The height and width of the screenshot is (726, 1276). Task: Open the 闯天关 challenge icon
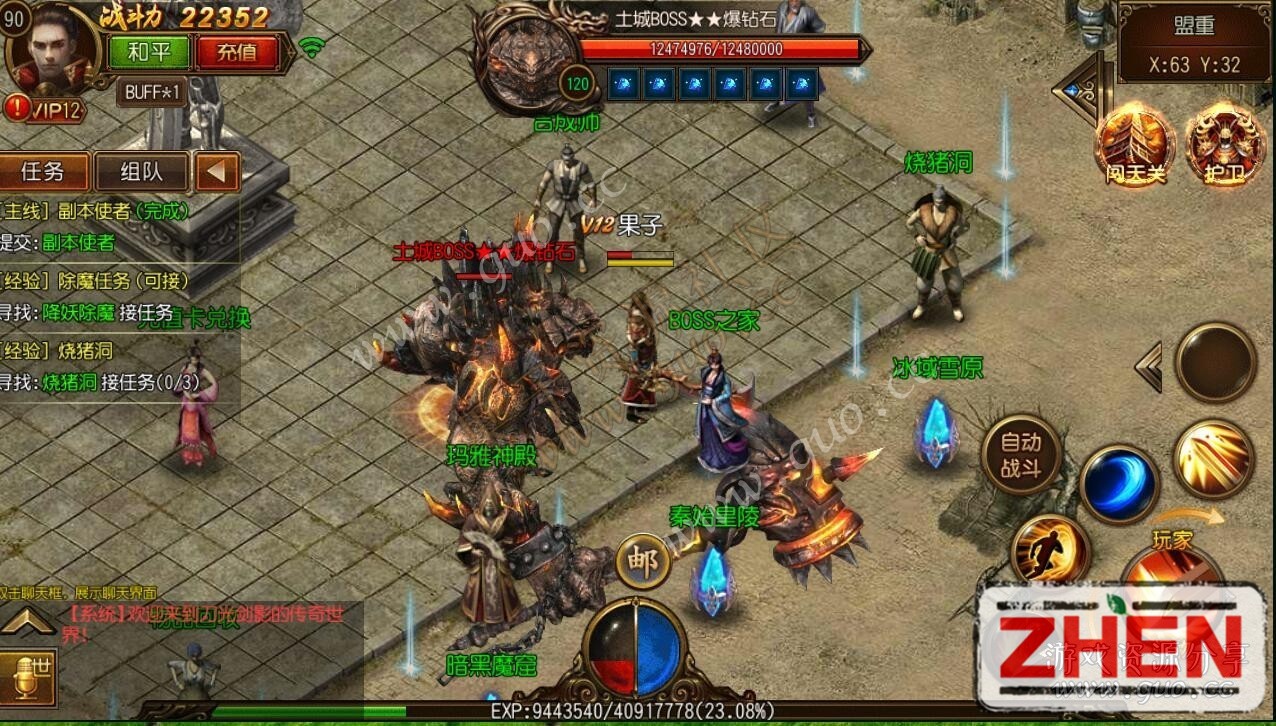coord(1135,147)
